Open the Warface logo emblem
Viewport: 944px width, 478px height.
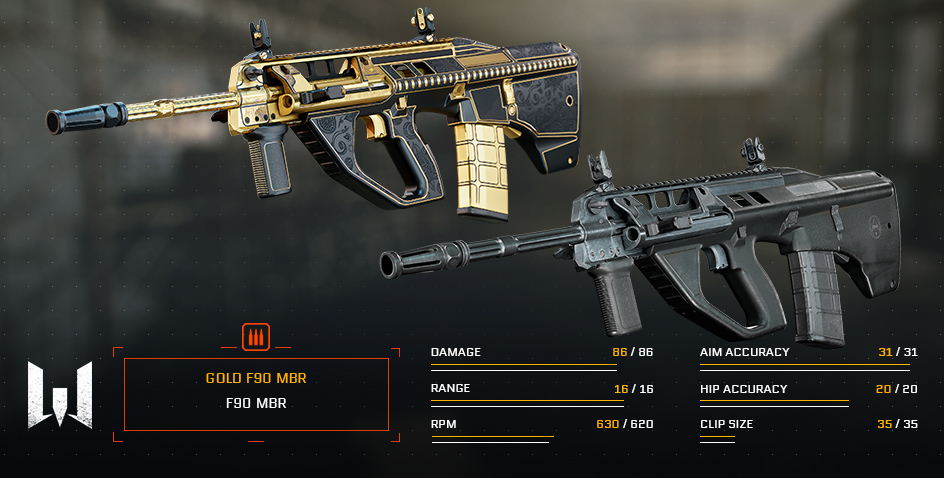click(60, 394)
